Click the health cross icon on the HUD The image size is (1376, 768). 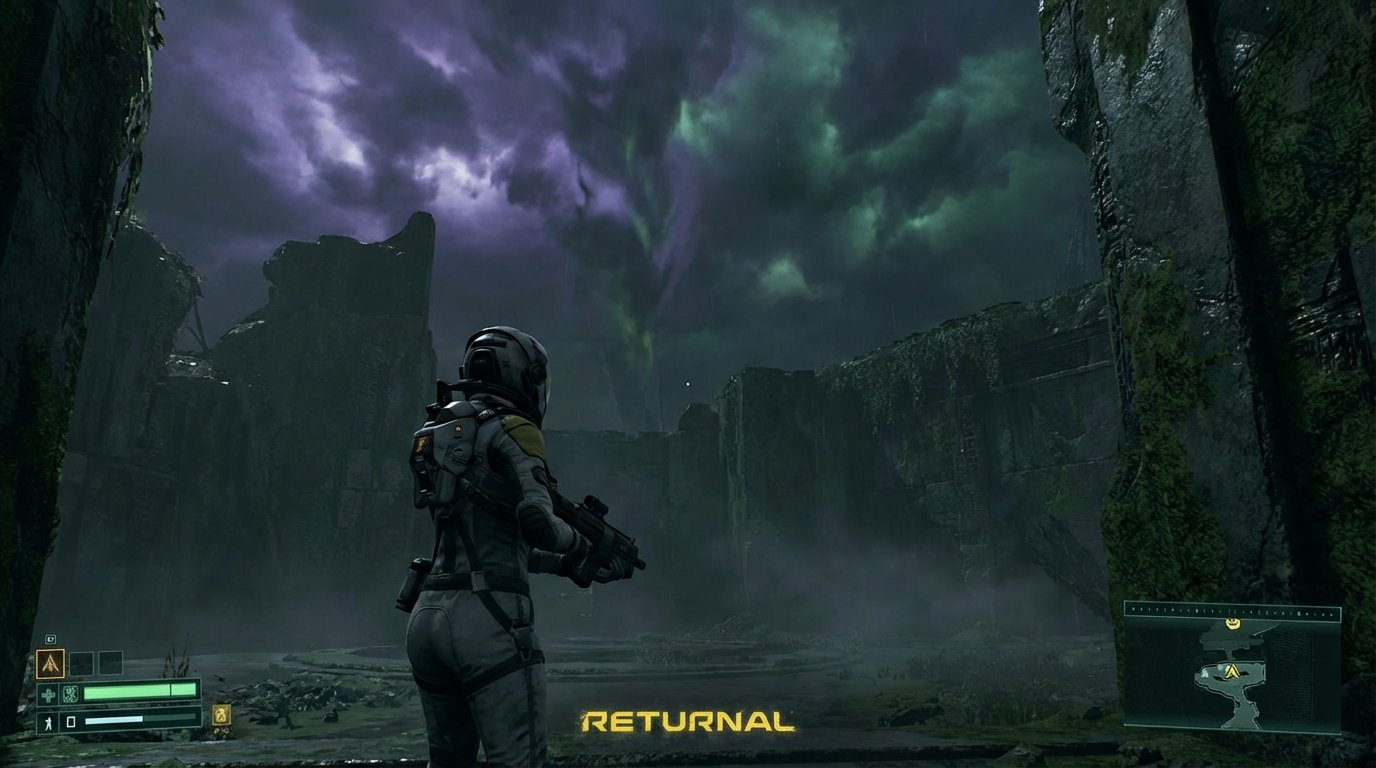click(x=48, y=693)
